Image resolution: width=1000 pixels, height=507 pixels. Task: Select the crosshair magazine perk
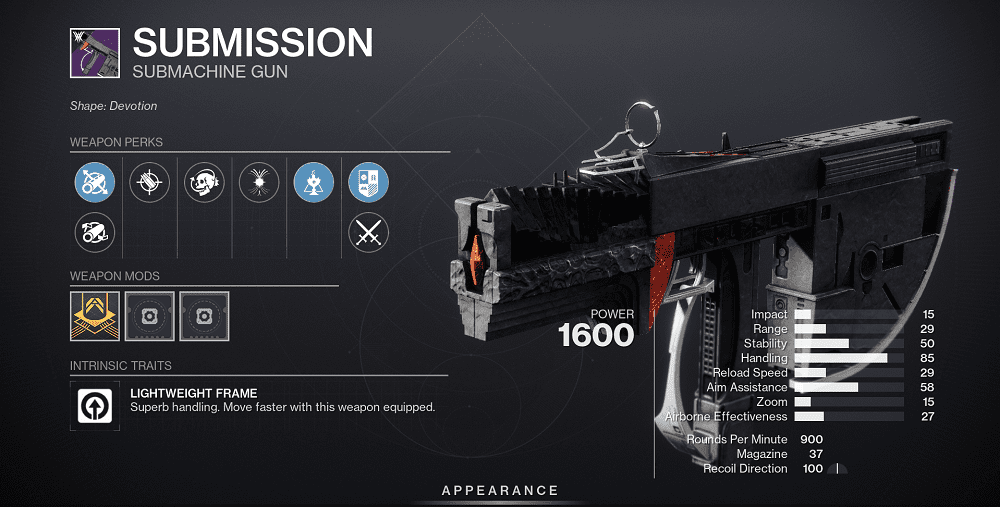[x=150, y=183]
